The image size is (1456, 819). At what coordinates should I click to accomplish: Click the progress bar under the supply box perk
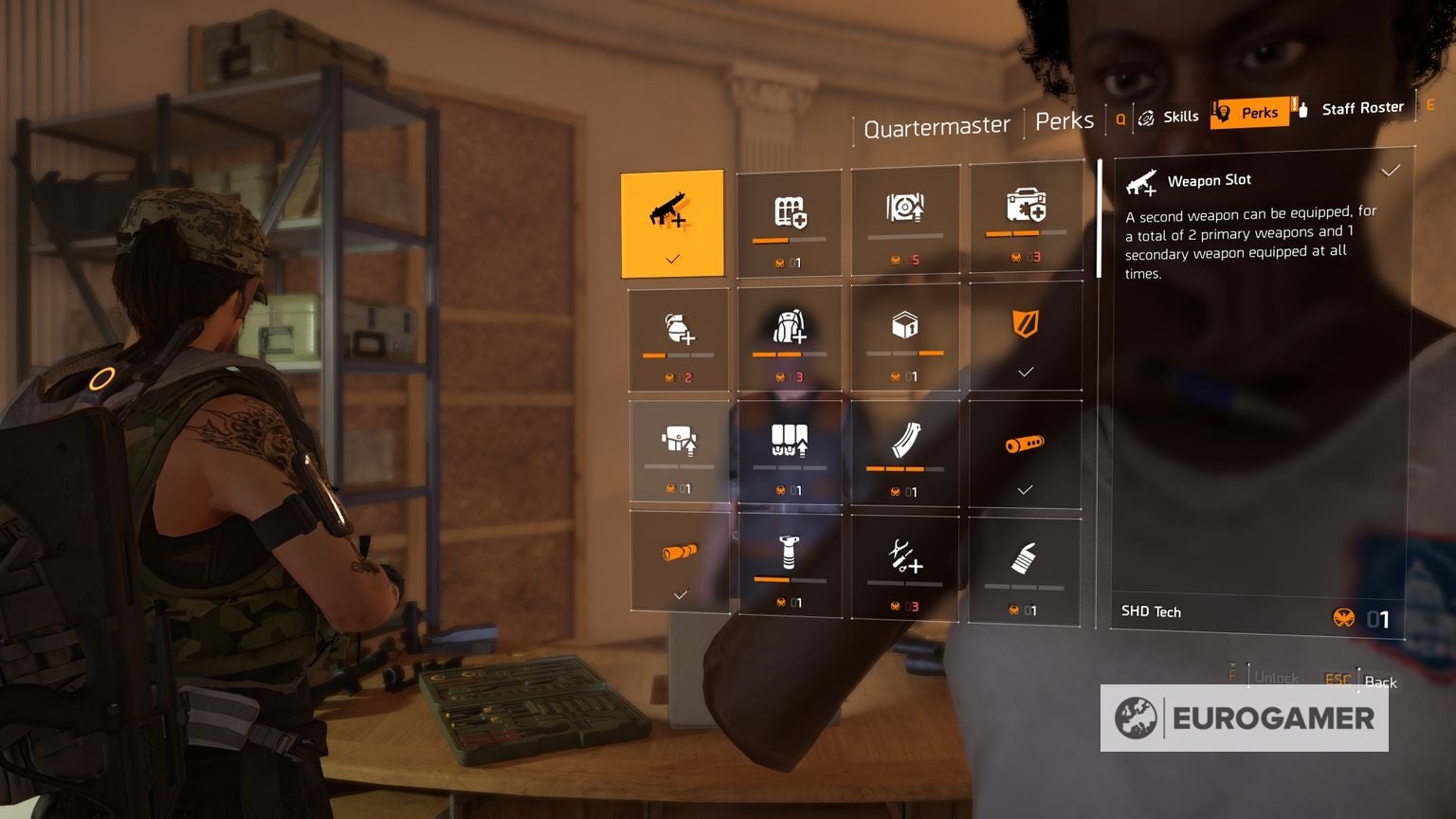click(904, 353)
